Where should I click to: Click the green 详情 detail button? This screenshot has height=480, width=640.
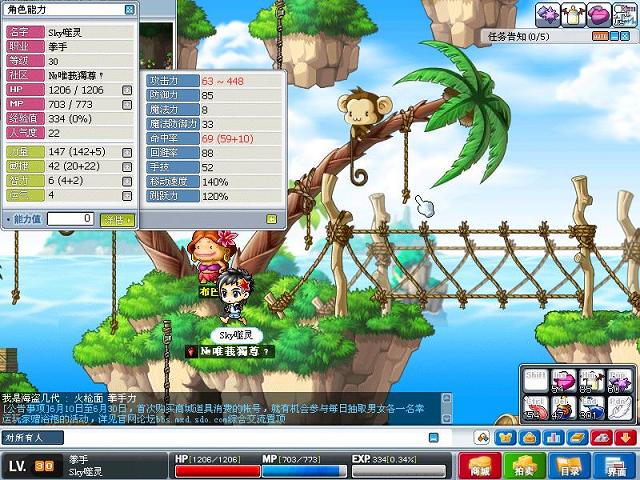coord(118,218)
